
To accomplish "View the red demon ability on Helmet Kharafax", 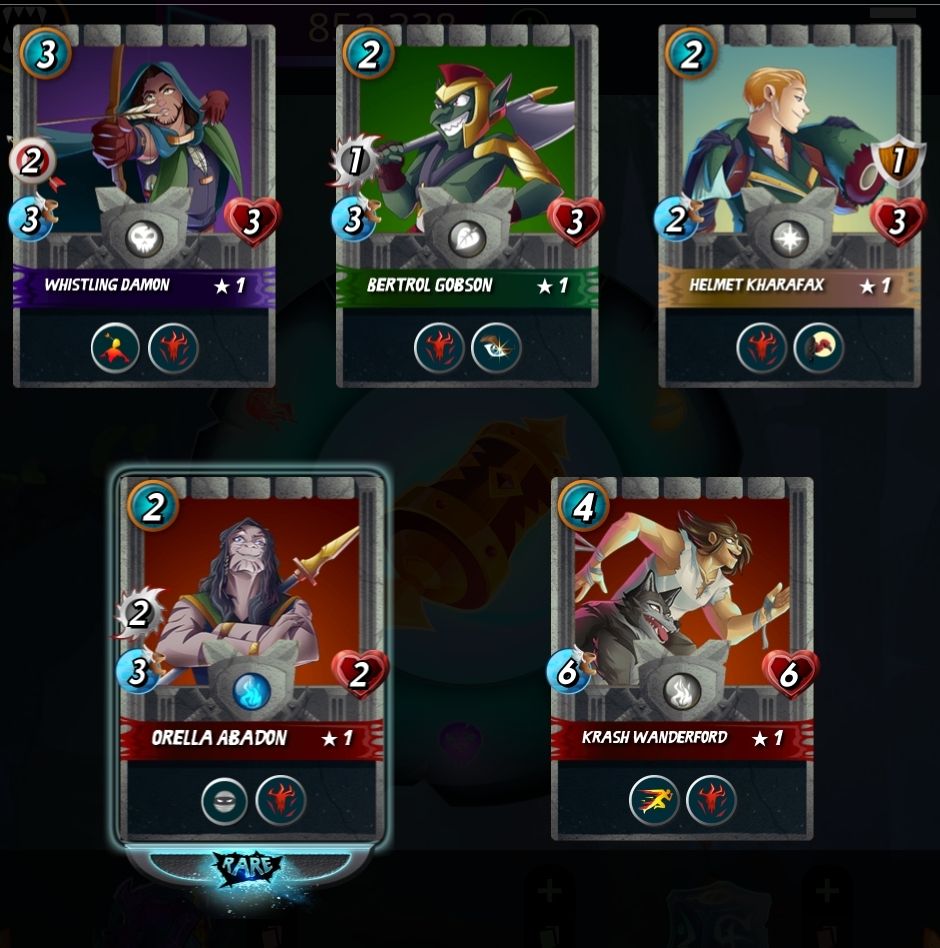I will (762, 348).
